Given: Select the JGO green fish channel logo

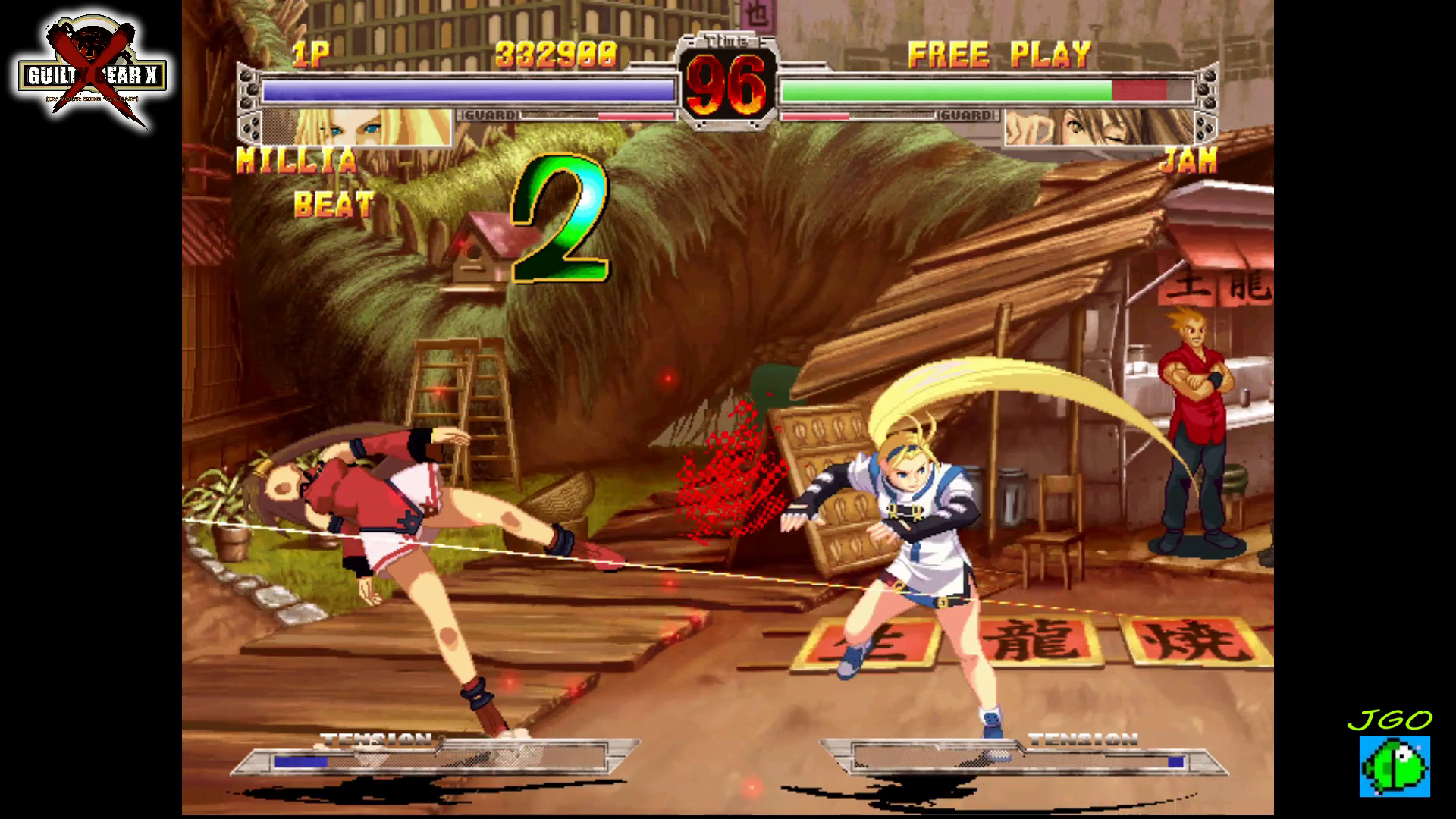Looking at the screenshot, I should coord(1394,764).
